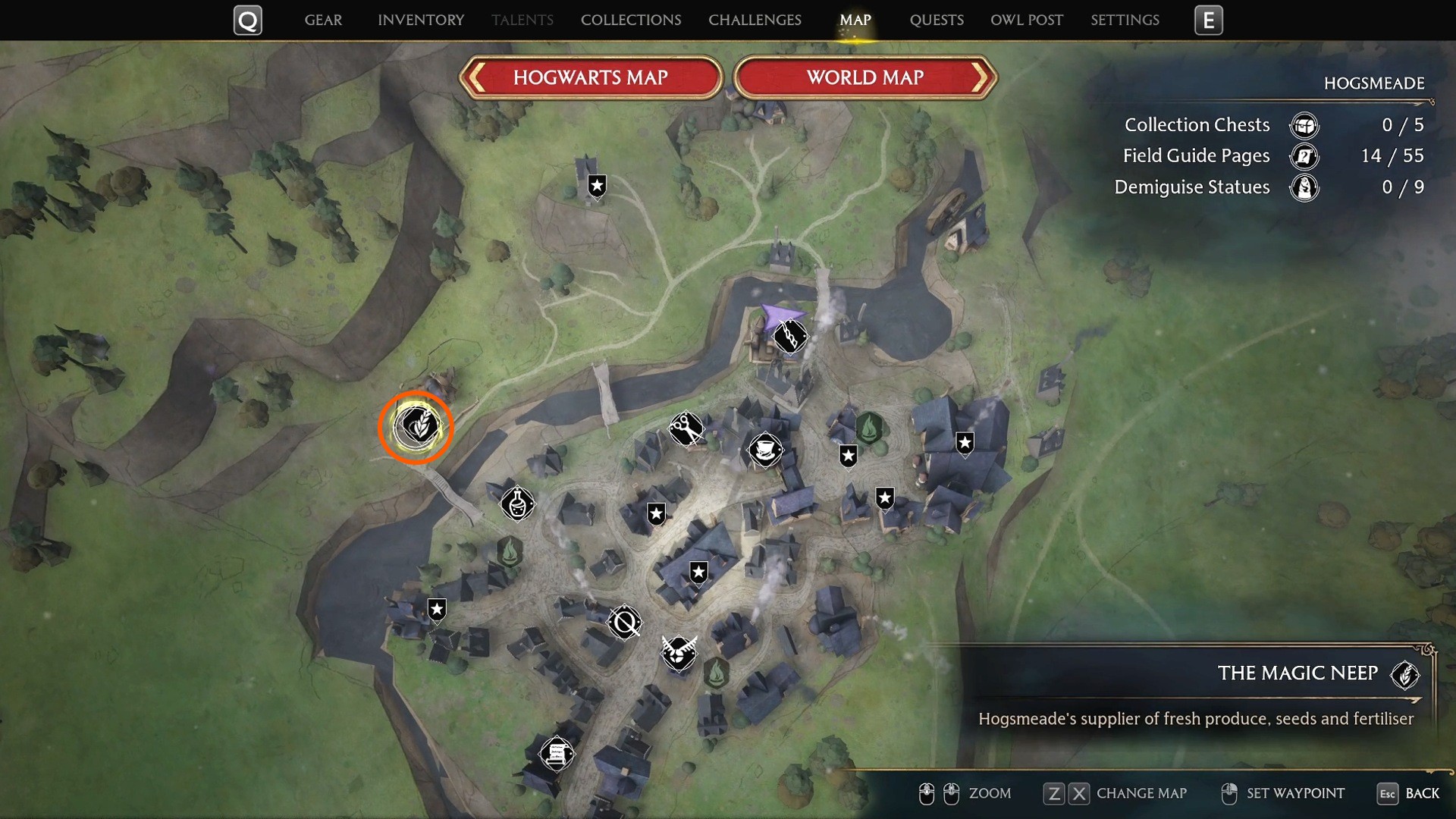Select the top hat shop icon
Viewport: 1456px width, 819px height.
(764, 450)
